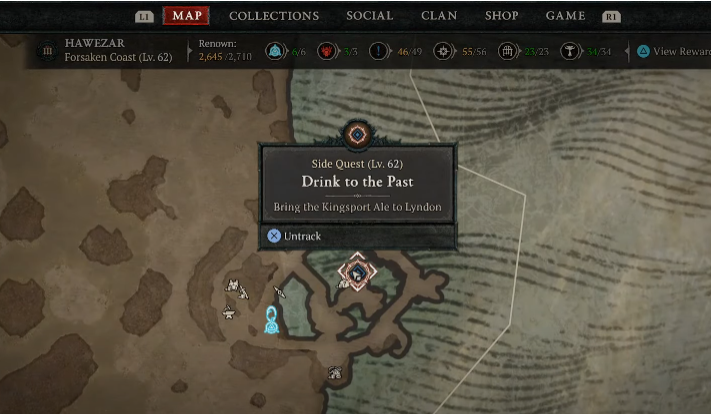Click the waypoints renown icon showing 6/6
This screenshot has width=711, height=414.
(x=275, y=51)
